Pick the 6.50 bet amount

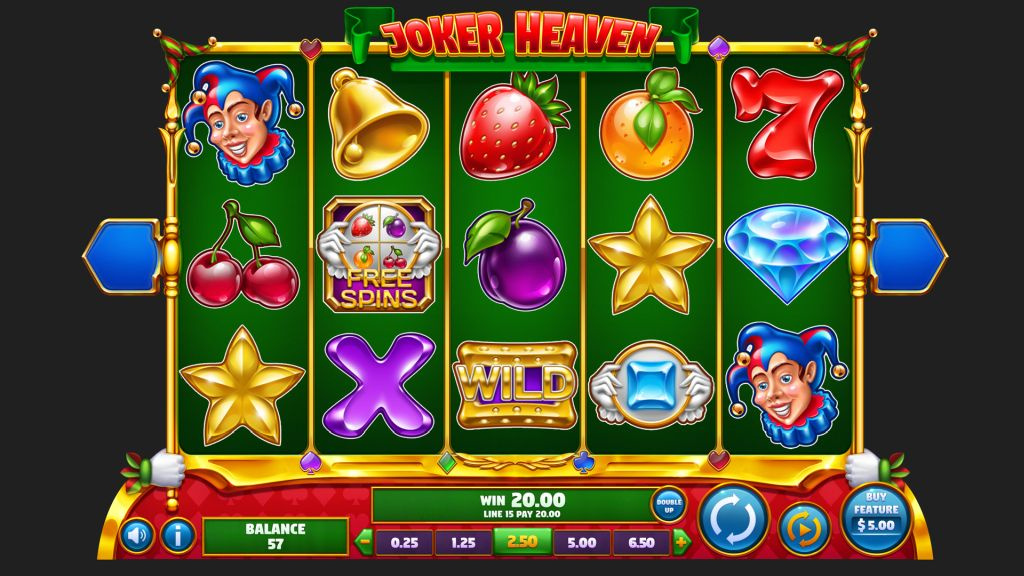tap(641, 542)
